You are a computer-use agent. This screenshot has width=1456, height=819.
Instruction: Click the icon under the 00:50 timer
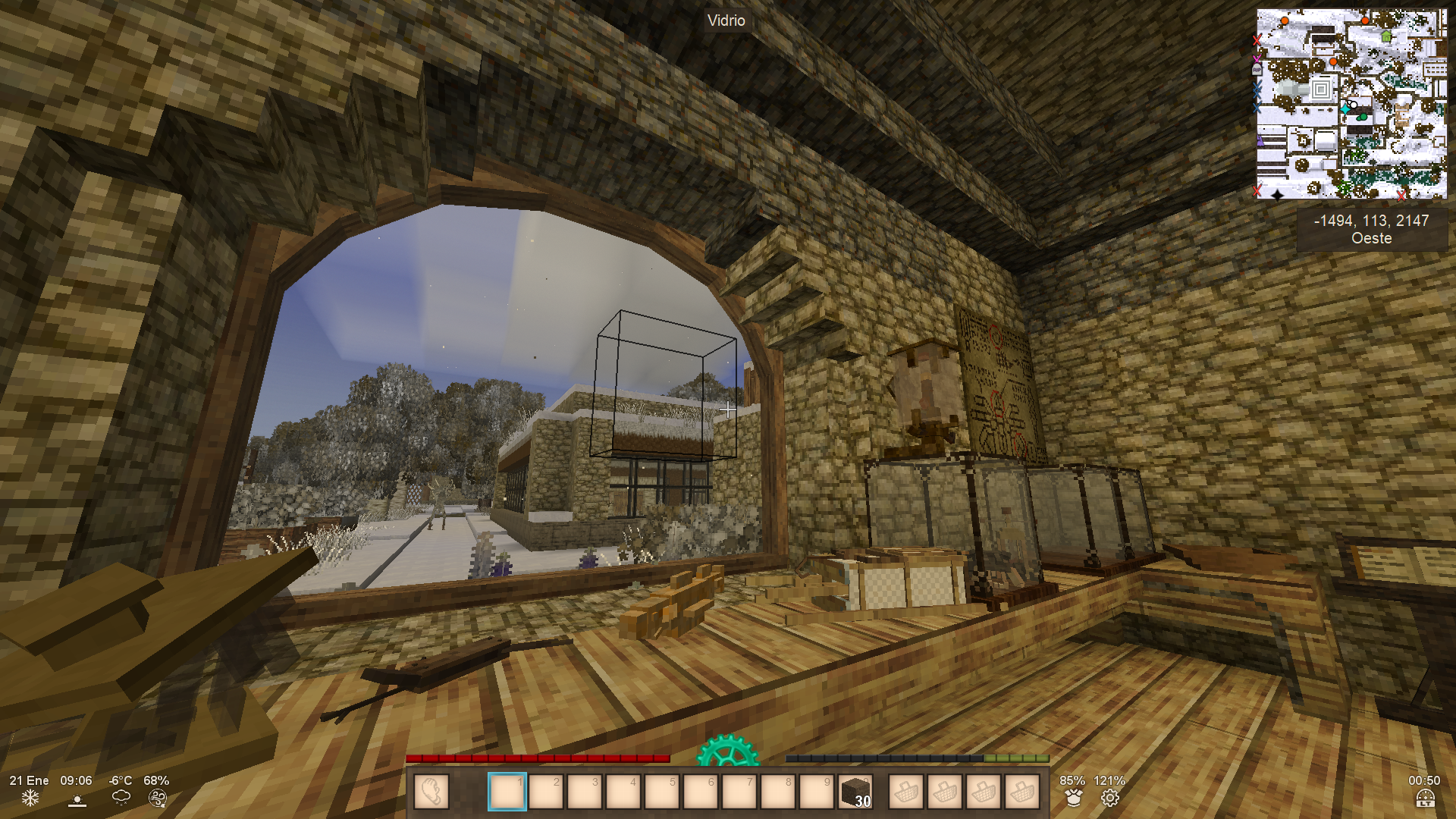point(1425,799)
